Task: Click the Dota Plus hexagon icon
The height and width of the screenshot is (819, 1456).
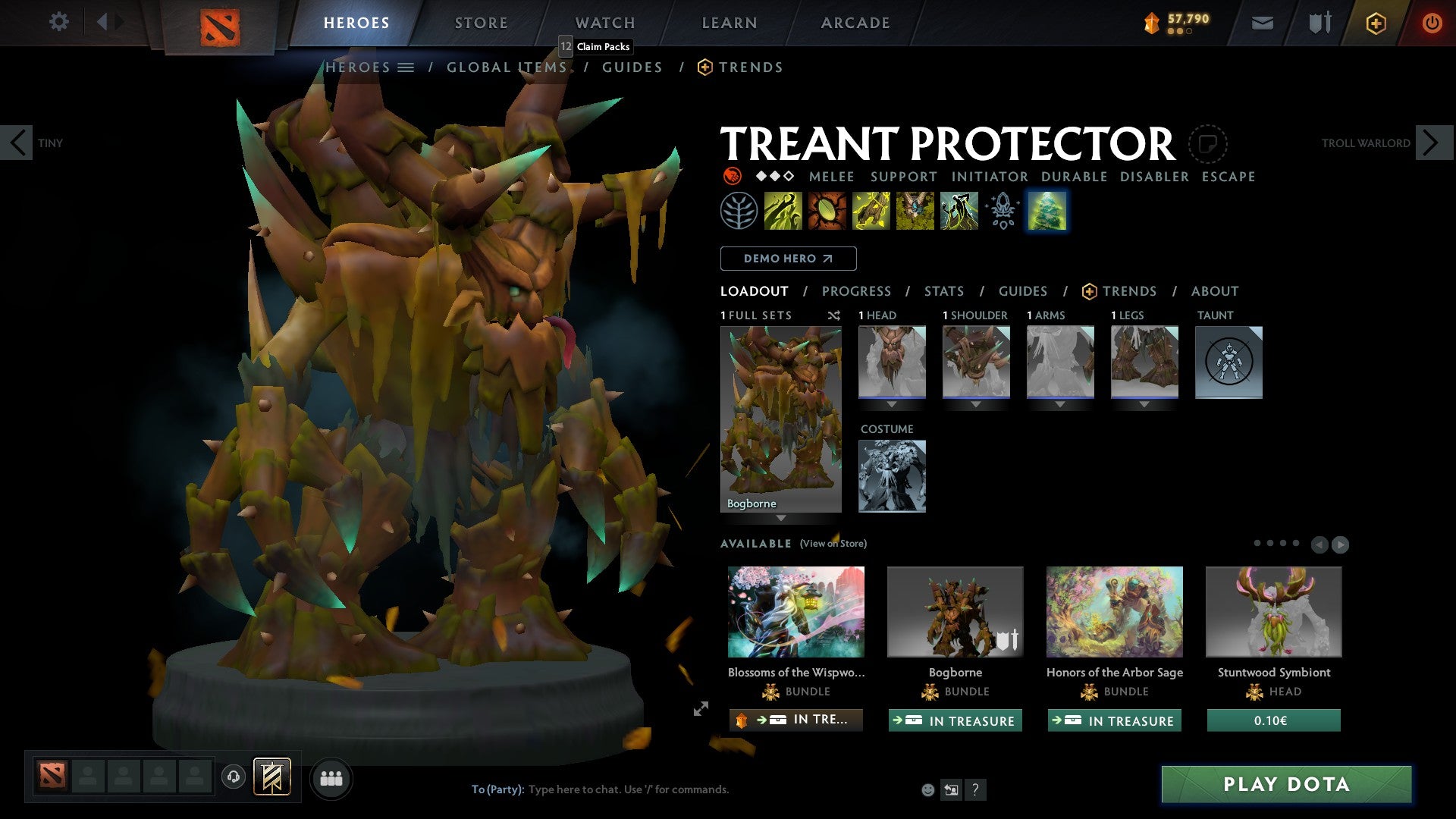Action: (x=1376, y=23)
